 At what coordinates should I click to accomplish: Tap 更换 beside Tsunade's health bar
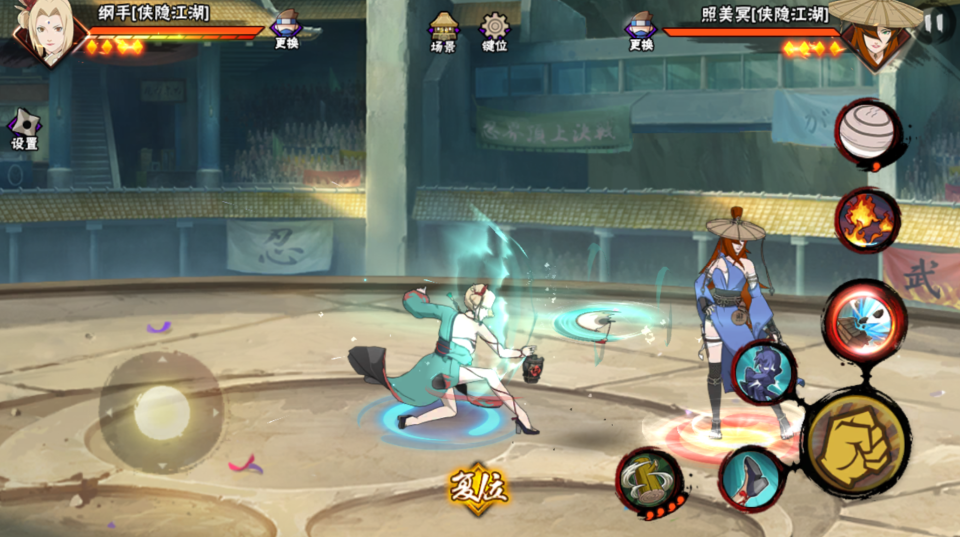(286, 29)
